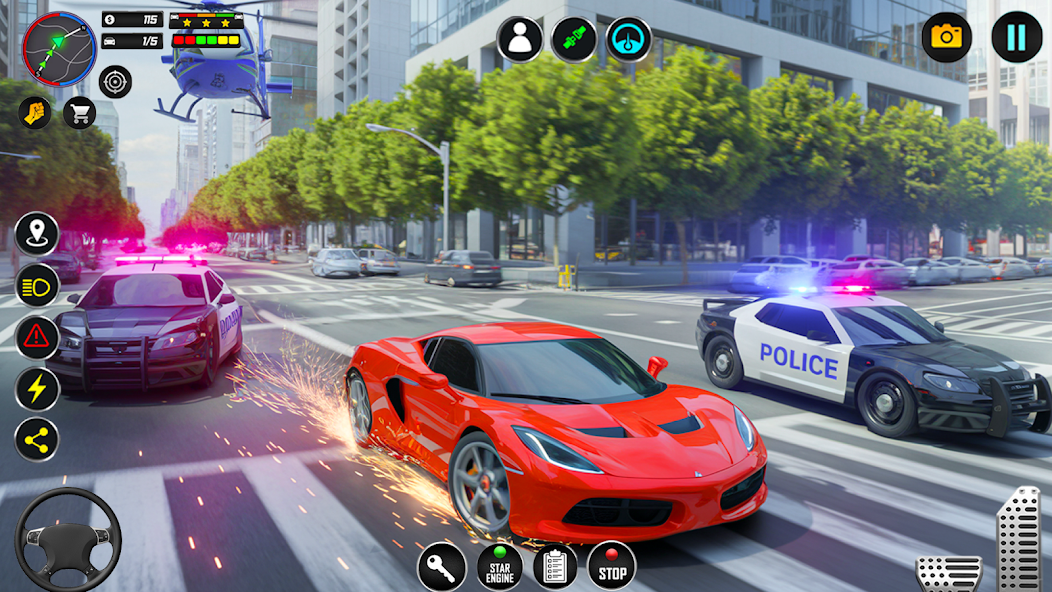Hit the Star Engine button
Viewport: 1052px width, 592px height.
click(x=499, y=566)
